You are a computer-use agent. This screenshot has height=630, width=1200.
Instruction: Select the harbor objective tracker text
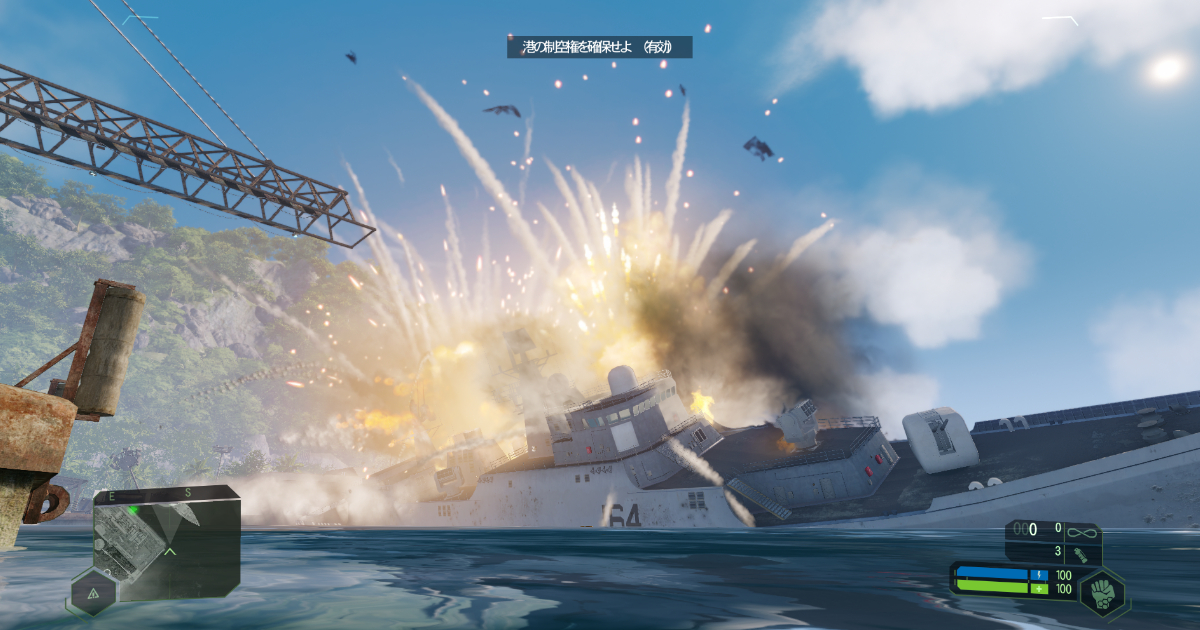[598, 46]
